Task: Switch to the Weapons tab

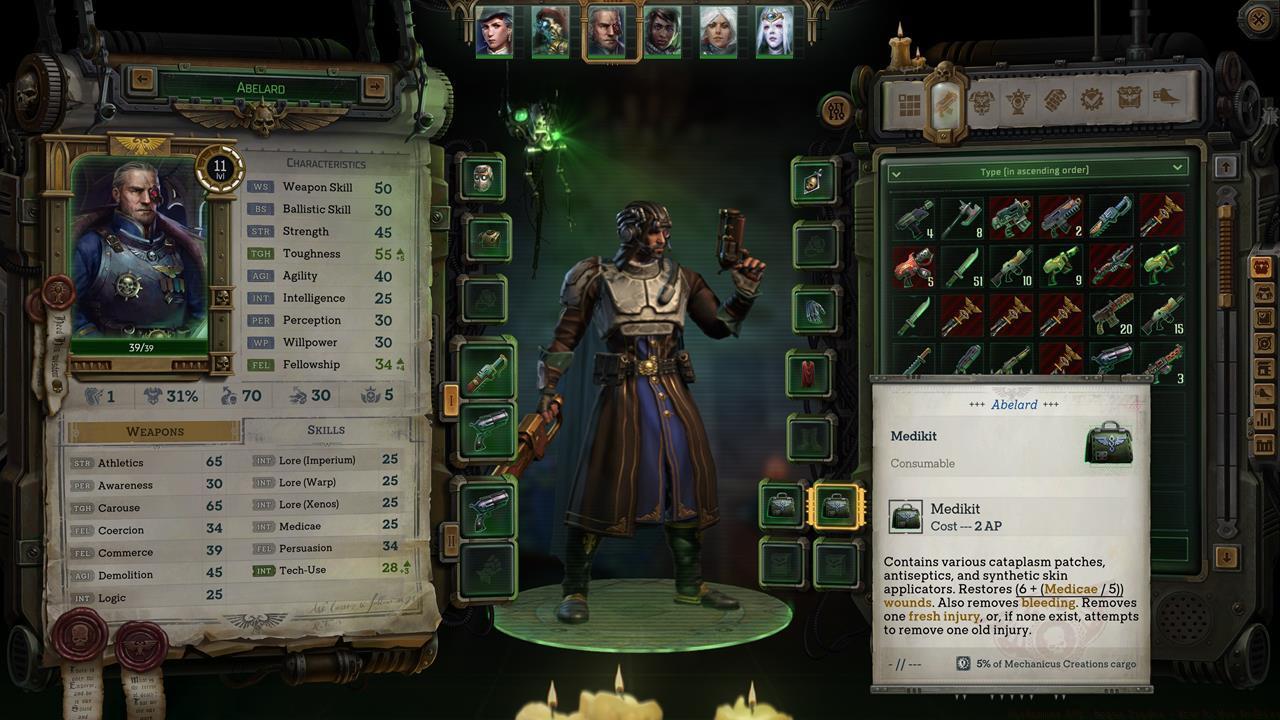Action: [155, 429]
